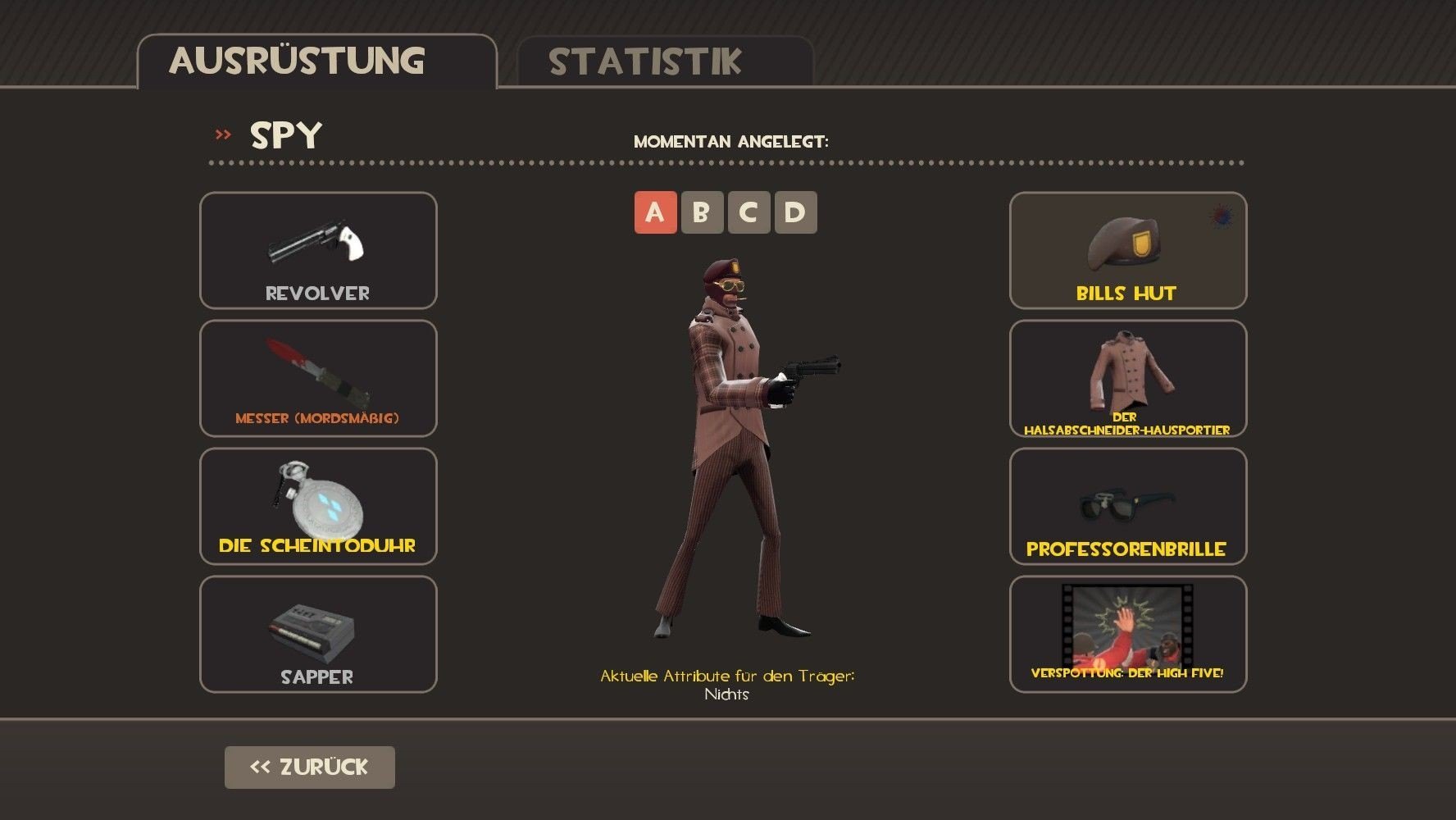
Task: Go back with the Zurück button
Action: tap(309, 768)
